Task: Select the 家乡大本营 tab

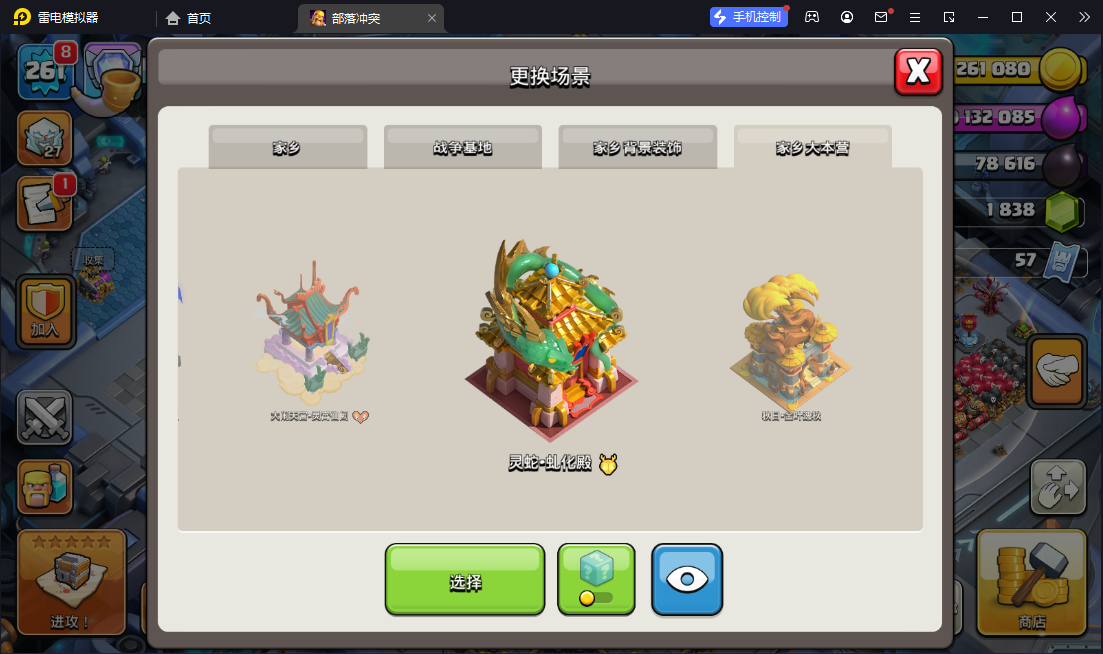Action: pos(812,147)
